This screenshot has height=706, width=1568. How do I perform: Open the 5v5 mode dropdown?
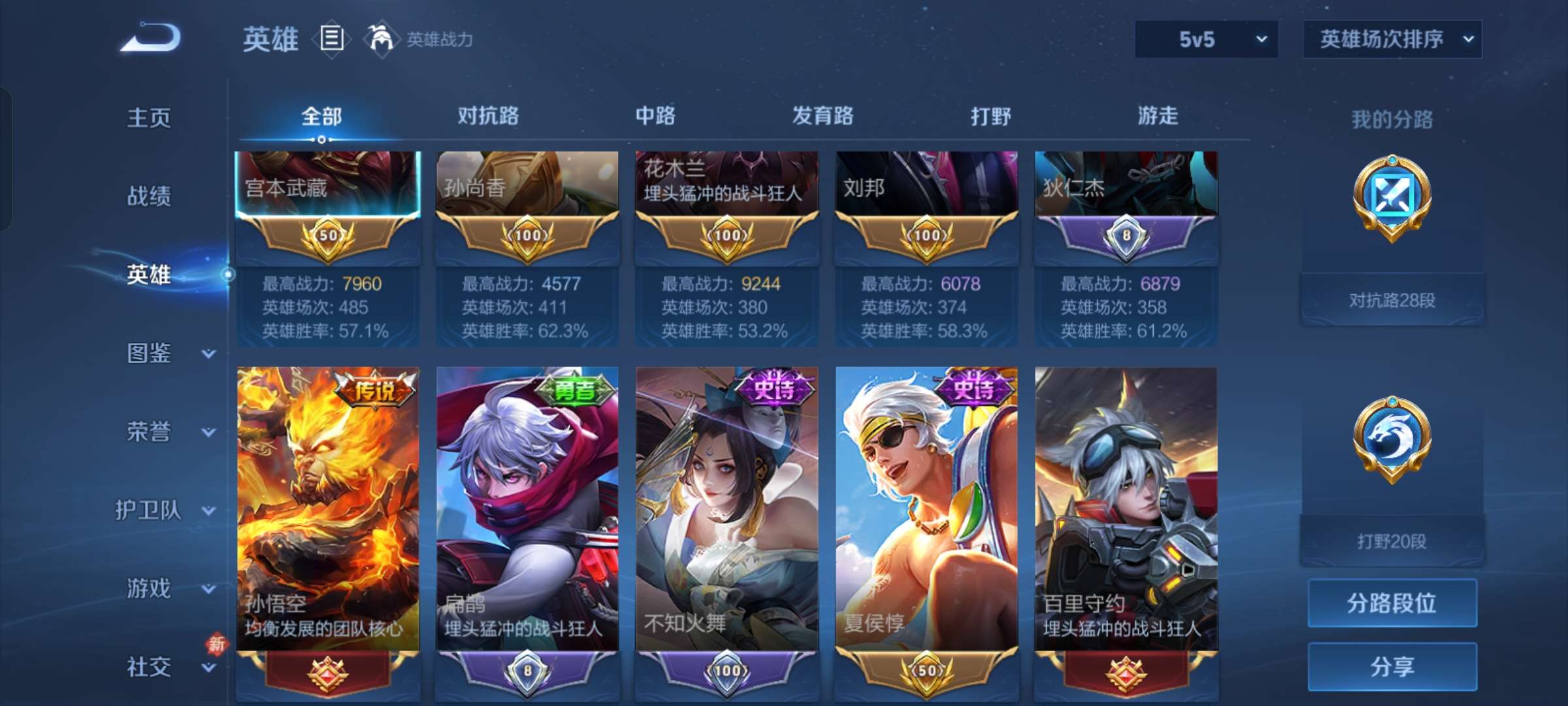1205,39
